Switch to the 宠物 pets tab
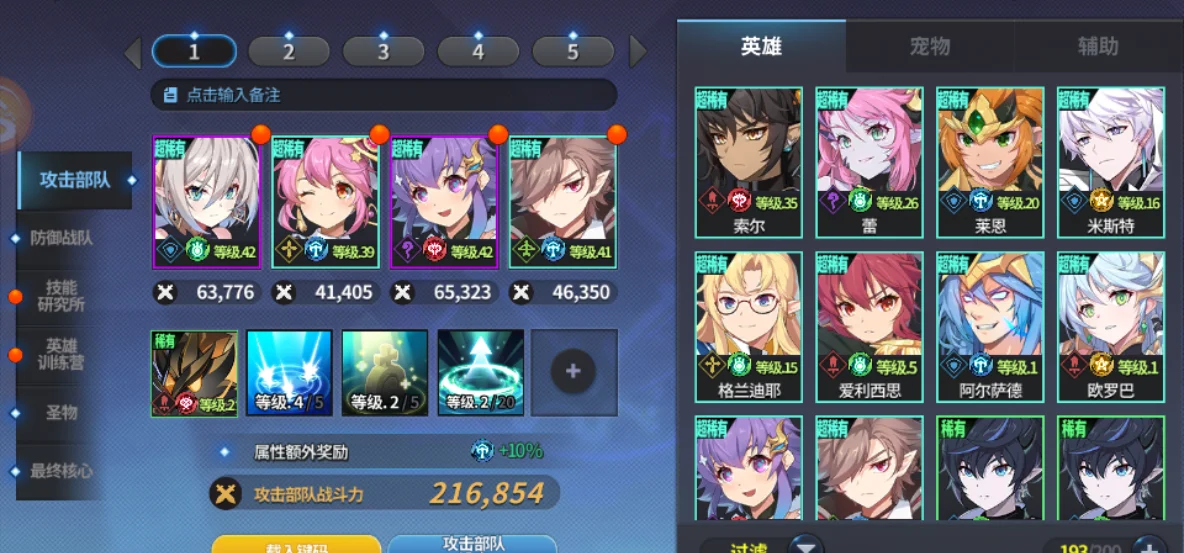 pyautogui.click(x=929, y=46)
